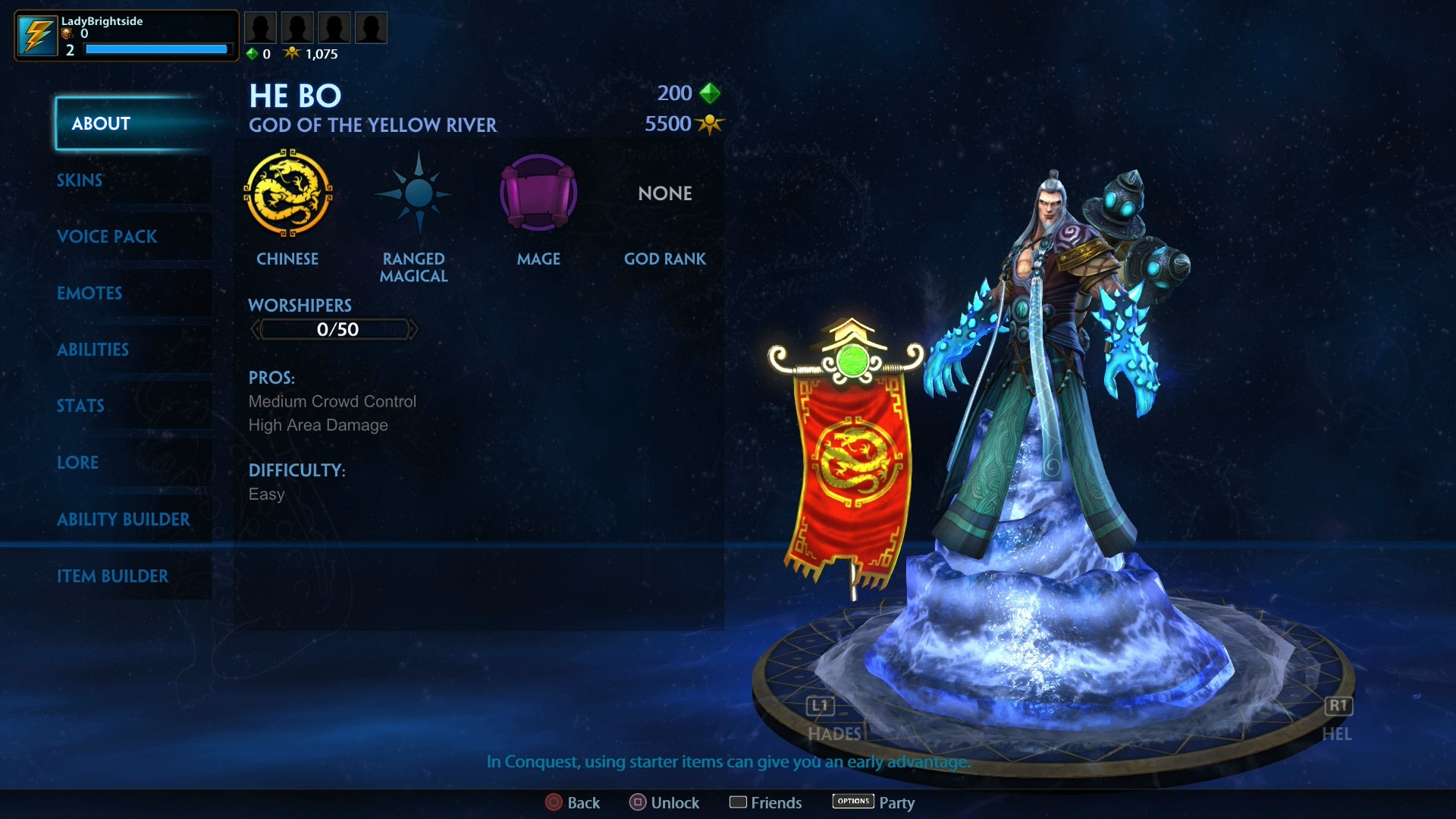
Task: Switch to the Skins tab
Action: click(80, 180)
